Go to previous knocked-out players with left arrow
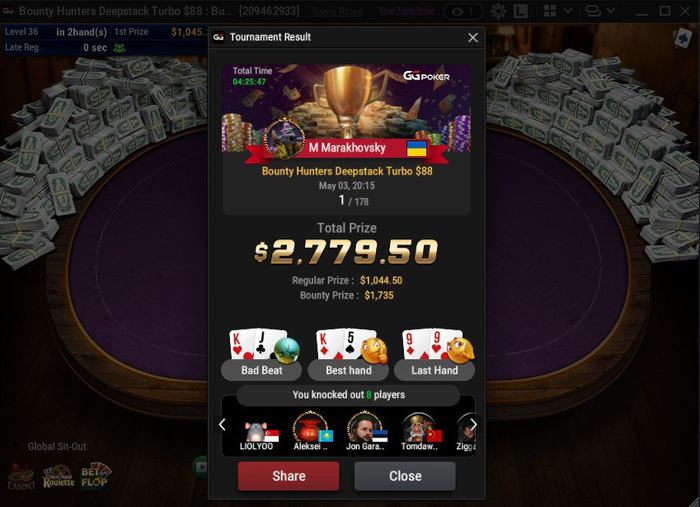Image resolution: width=700 pixels, height=507 pixels. [x=223, y=425]
